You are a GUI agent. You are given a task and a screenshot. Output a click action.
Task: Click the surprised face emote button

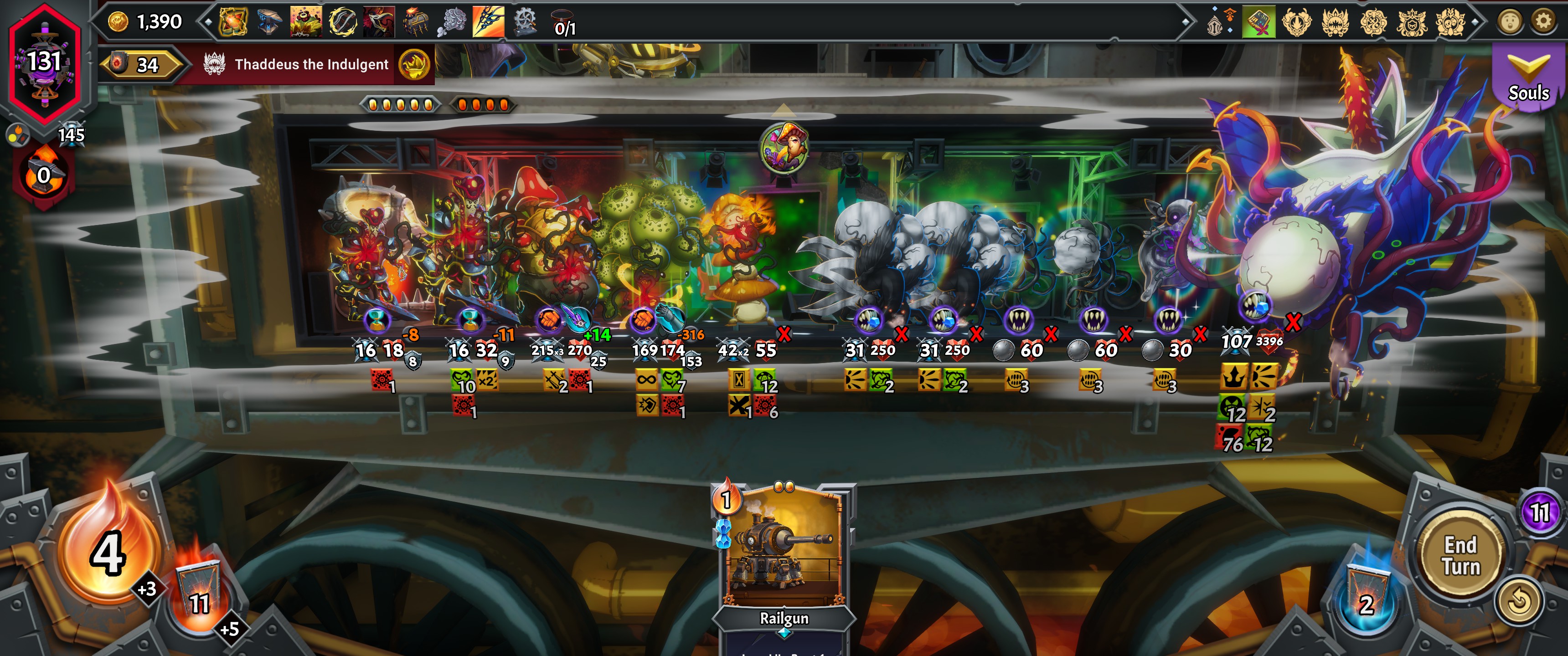(x=1510, y=22)
